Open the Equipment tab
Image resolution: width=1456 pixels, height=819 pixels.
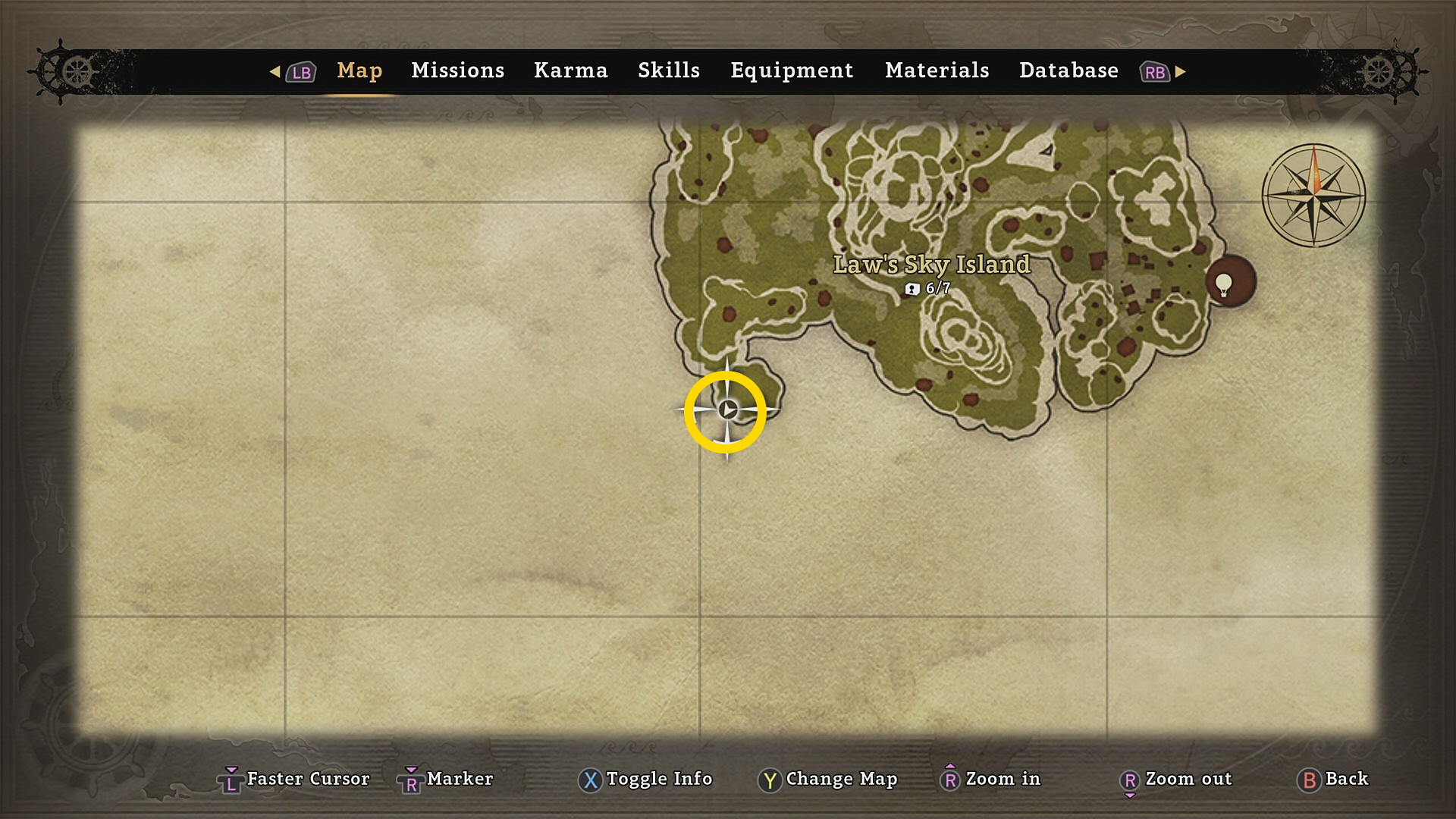click(791, 71)
